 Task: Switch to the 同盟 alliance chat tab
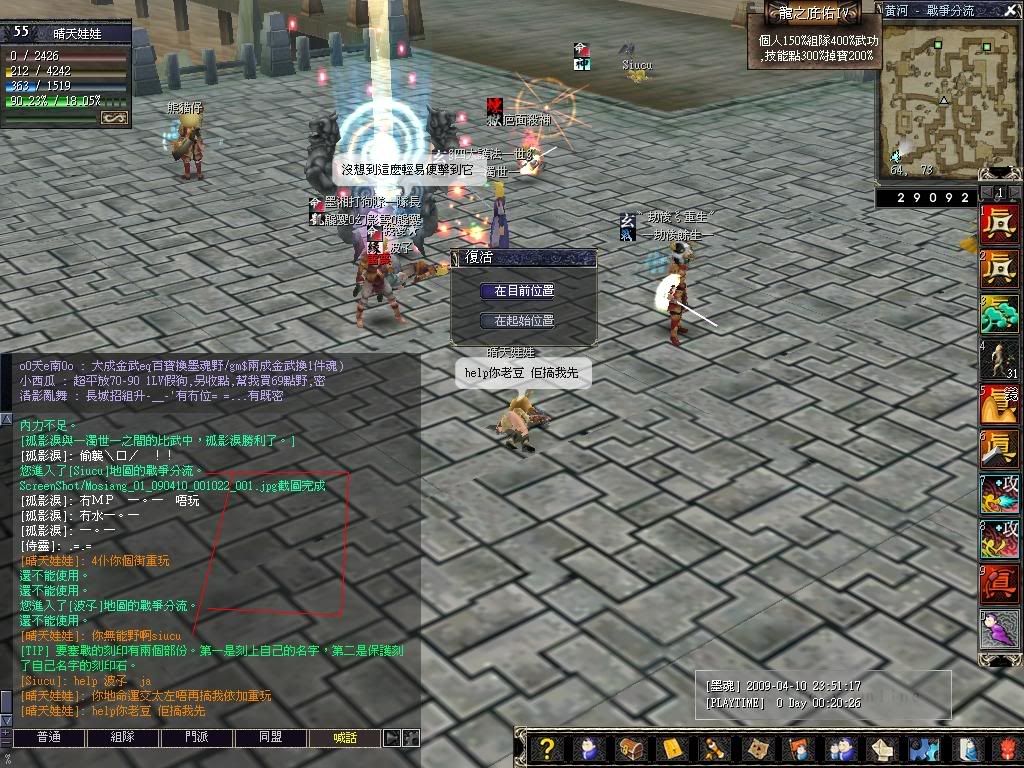[x=271, y=738]
